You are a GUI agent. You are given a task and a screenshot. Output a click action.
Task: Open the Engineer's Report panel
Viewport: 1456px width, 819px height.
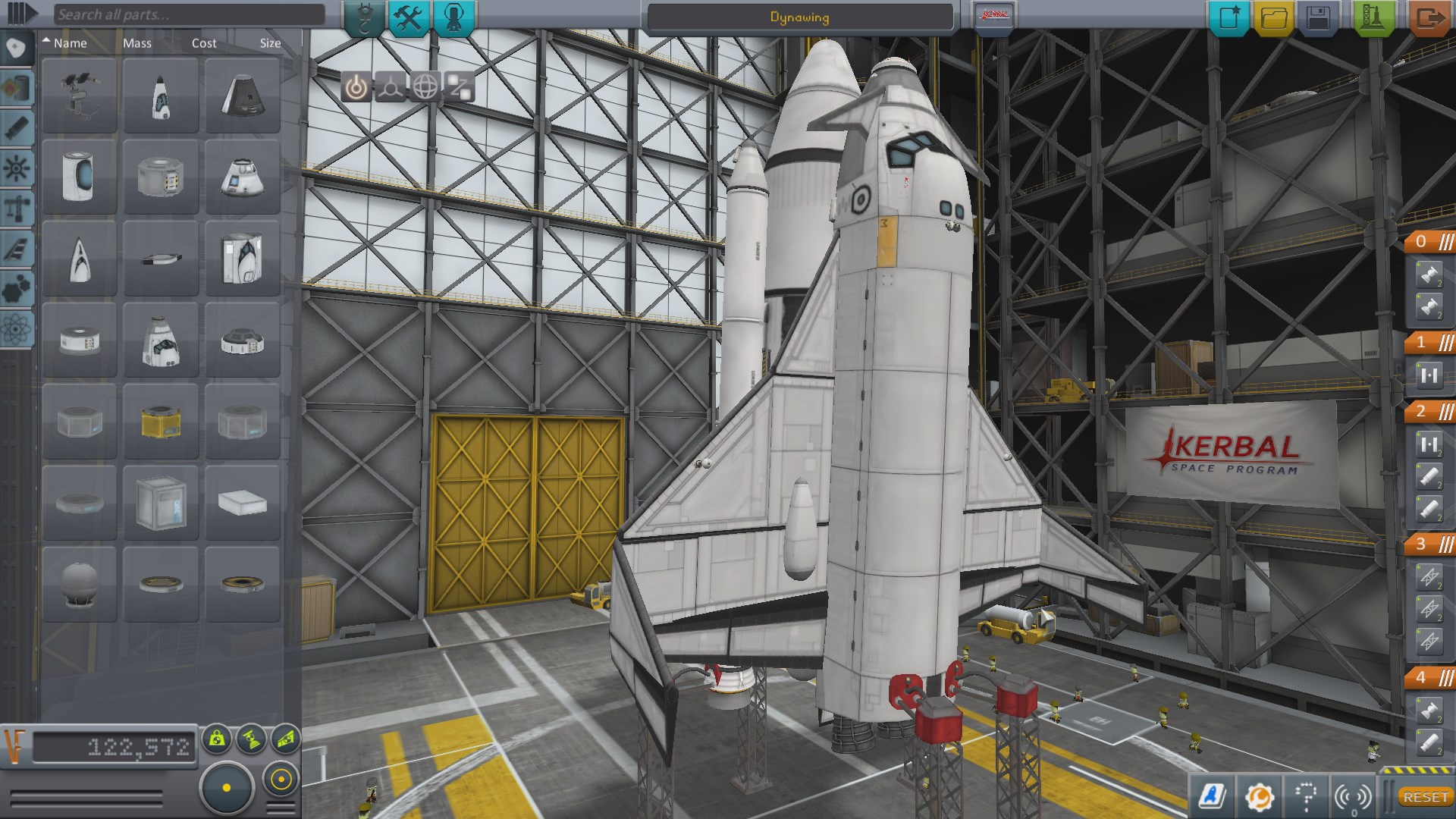pos(1259,796)
